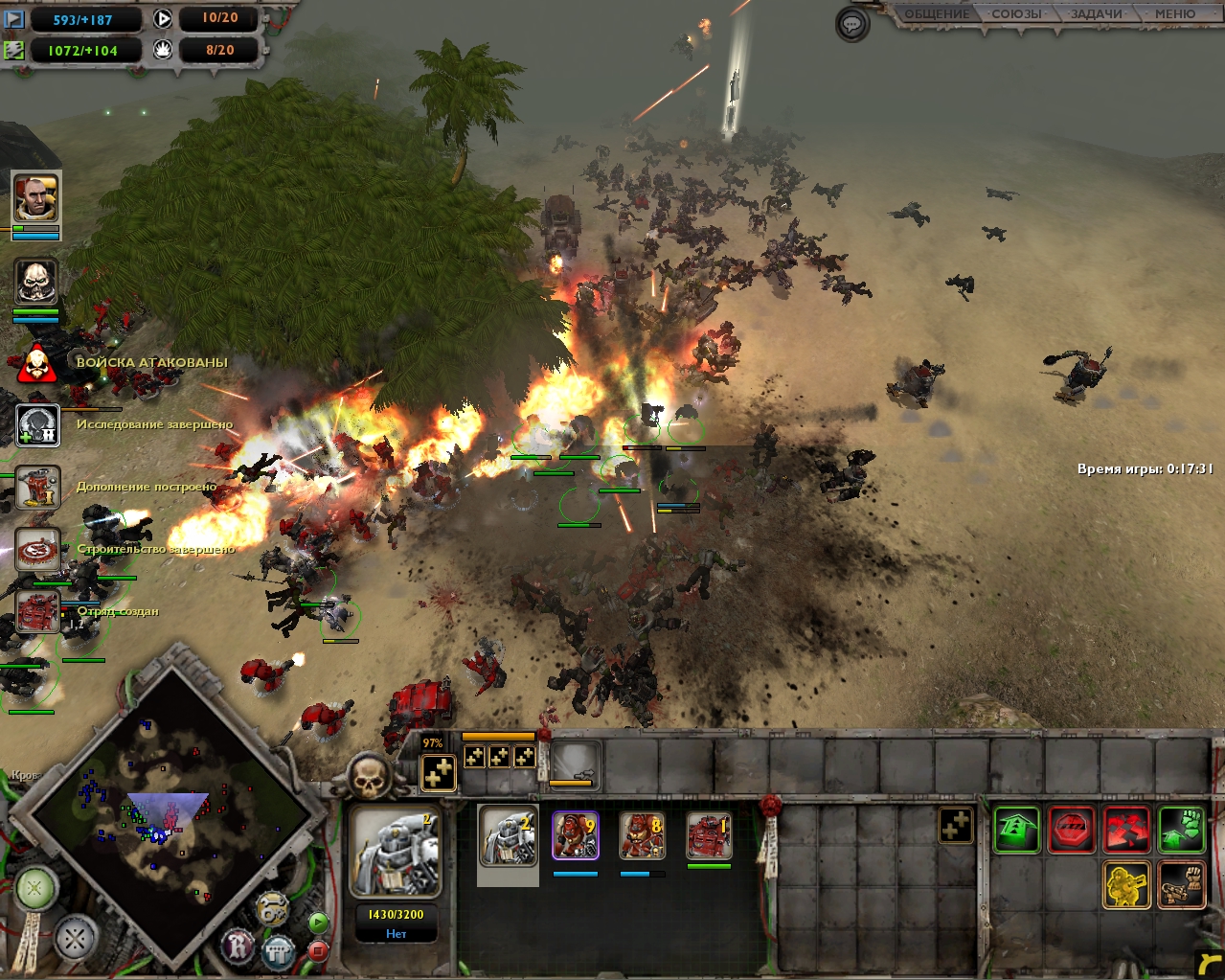Click the squad created notification icon
Viewport: 1225px width, 980px height.
point(37,612)
